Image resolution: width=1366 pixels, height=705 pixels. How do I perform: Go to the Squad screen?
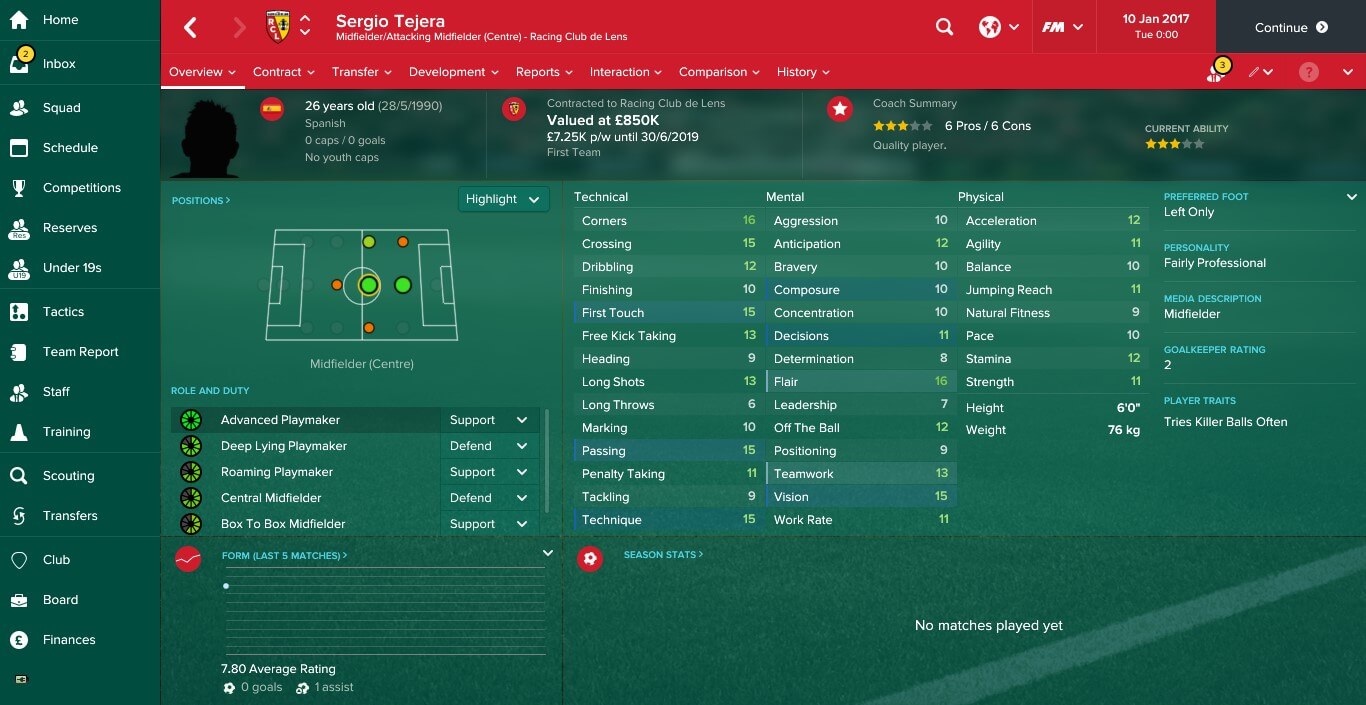61,108
